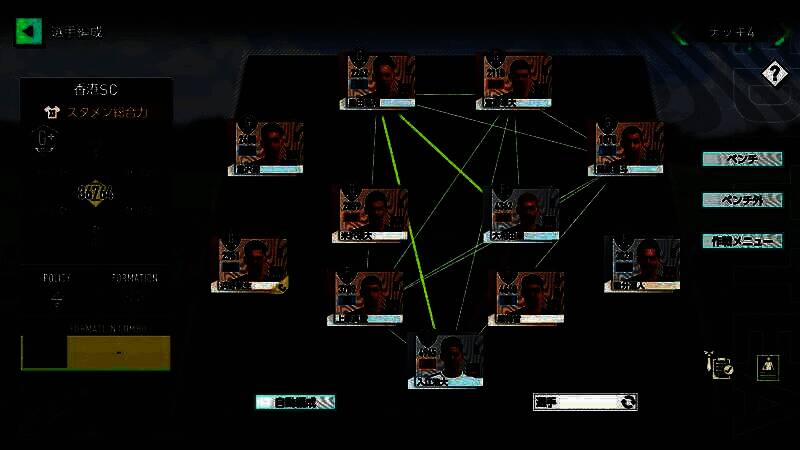Open the ベンチ外 (out of bench) list
Screen dimensions: 800x450
coord(741,200)
